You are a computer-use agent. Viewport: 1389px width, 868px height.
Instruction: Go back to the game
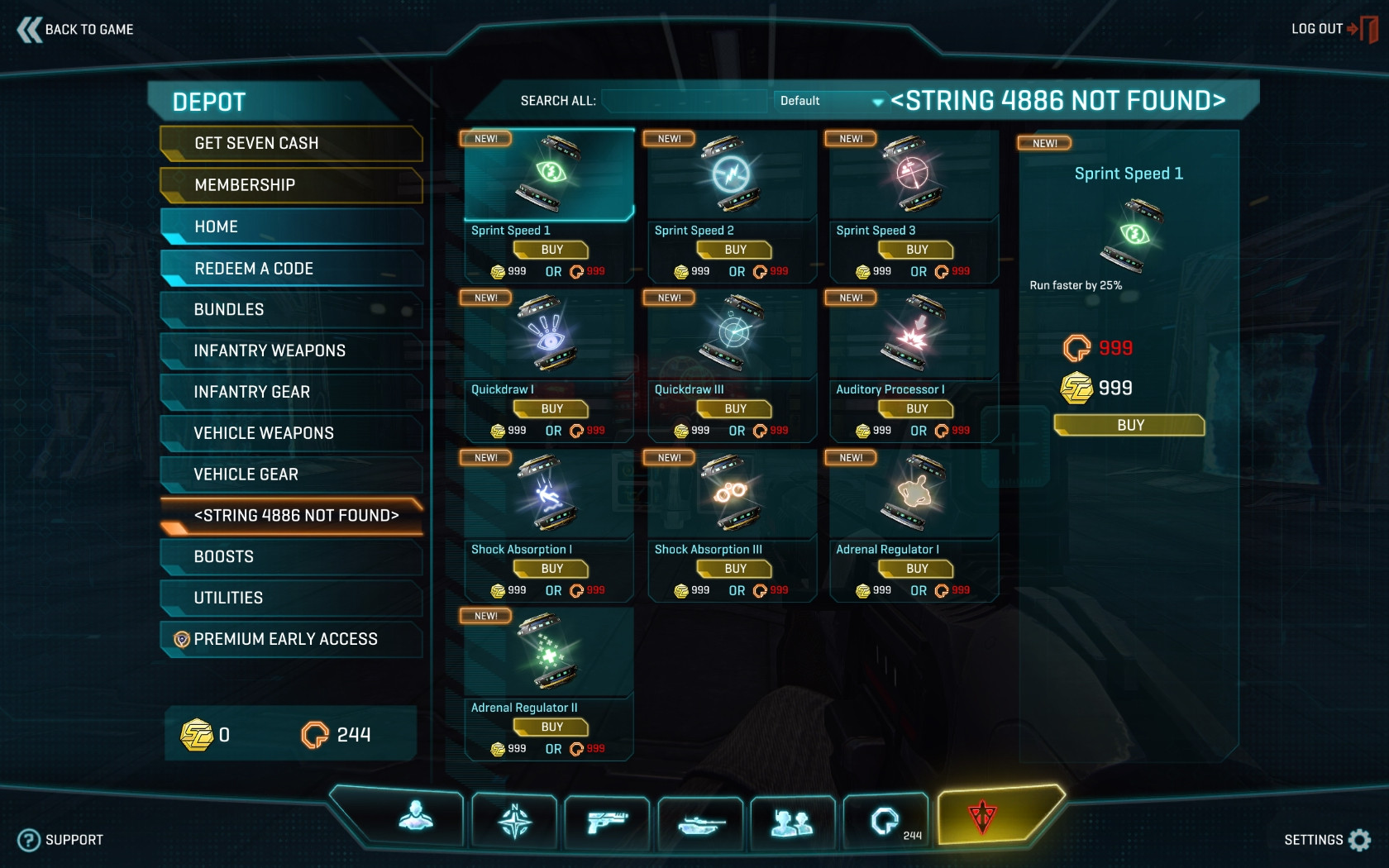coord(76,30)
